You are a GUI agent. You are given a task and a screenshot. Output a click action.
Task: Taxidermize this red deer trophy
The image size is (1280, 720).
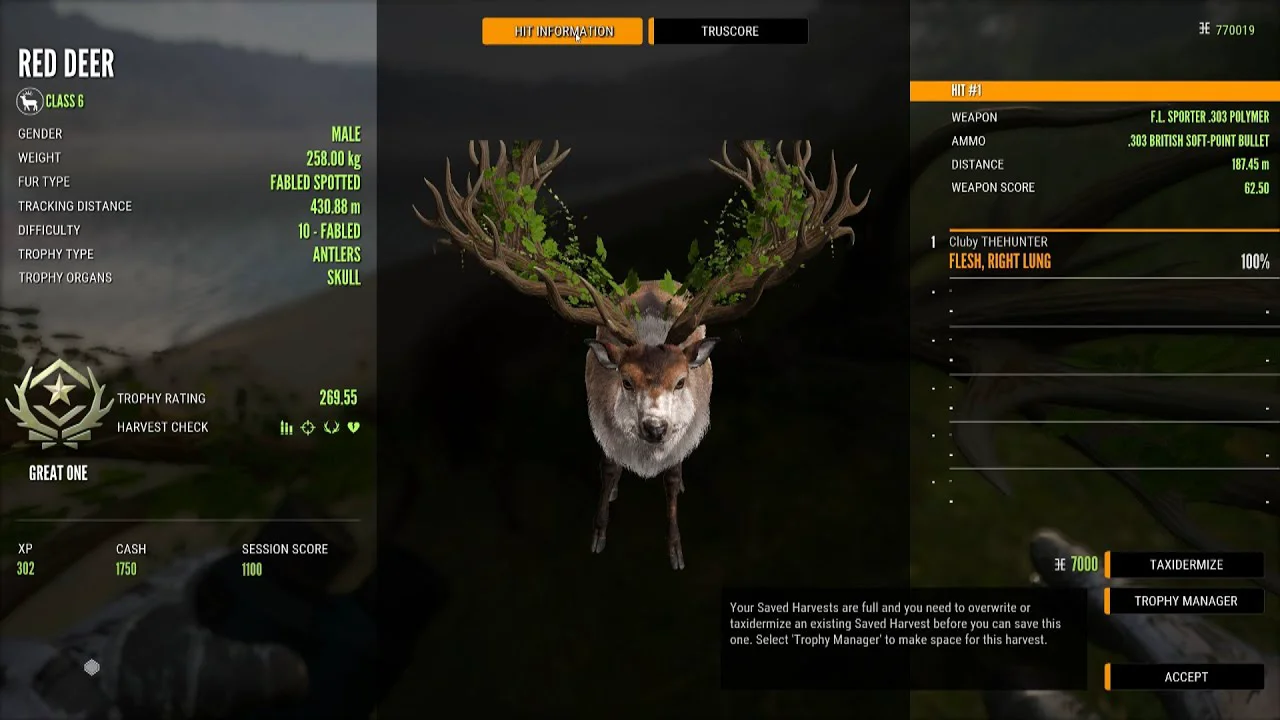(x=1185, y=565)
